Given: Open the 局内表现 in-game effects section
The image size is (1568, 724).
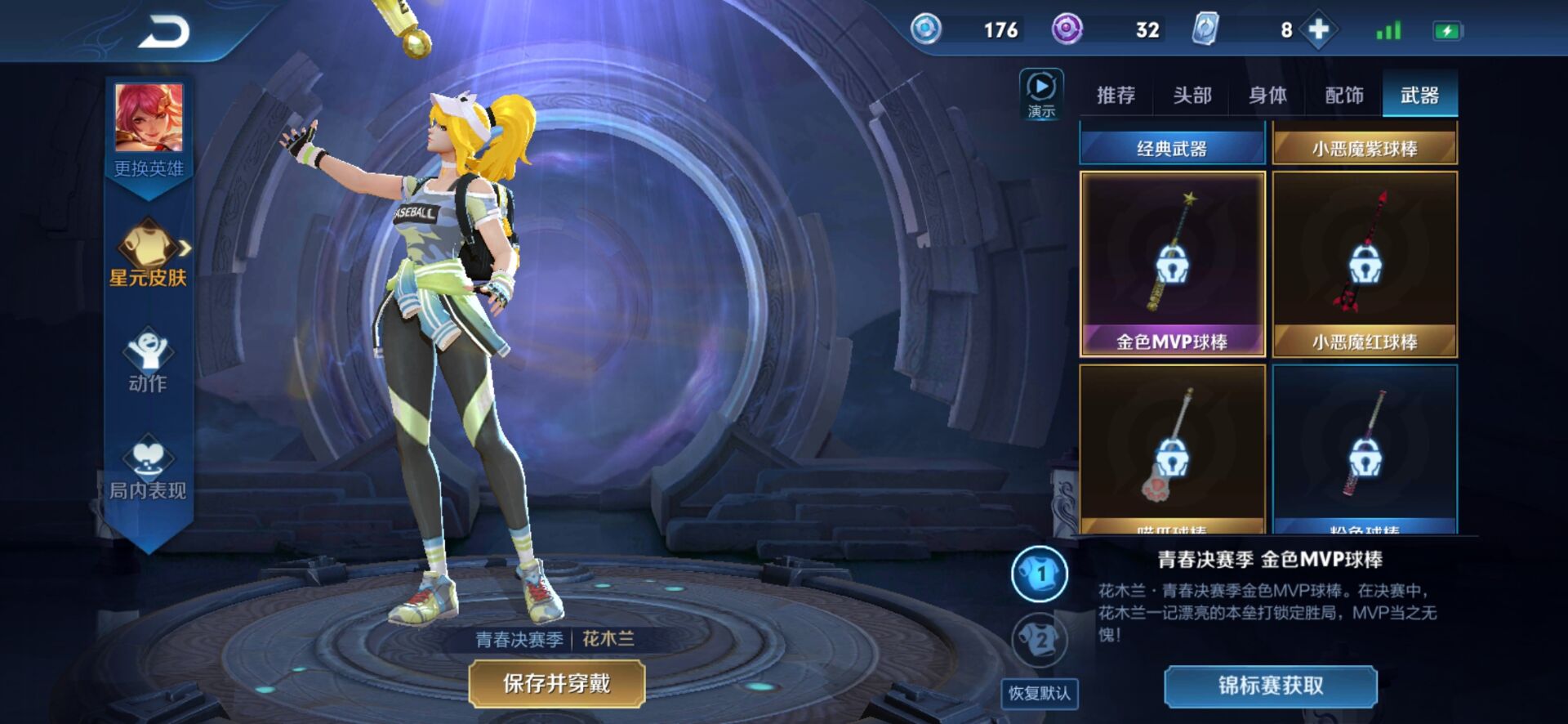Looking at the screenshot, I should pyautogui.click(x=148, y=467).
